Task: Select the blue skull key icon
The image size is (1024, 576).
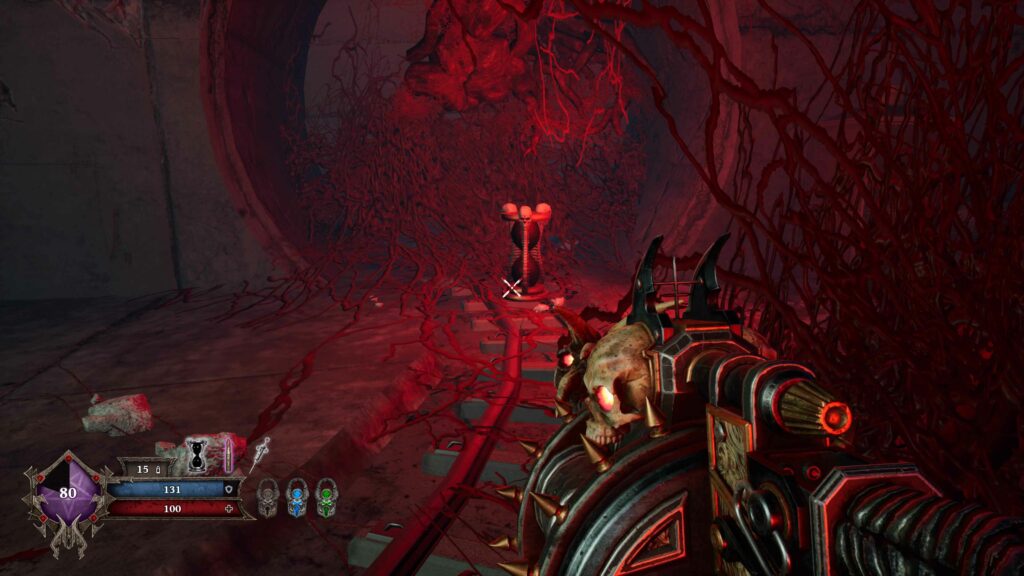Action: (x=297, y=495)
